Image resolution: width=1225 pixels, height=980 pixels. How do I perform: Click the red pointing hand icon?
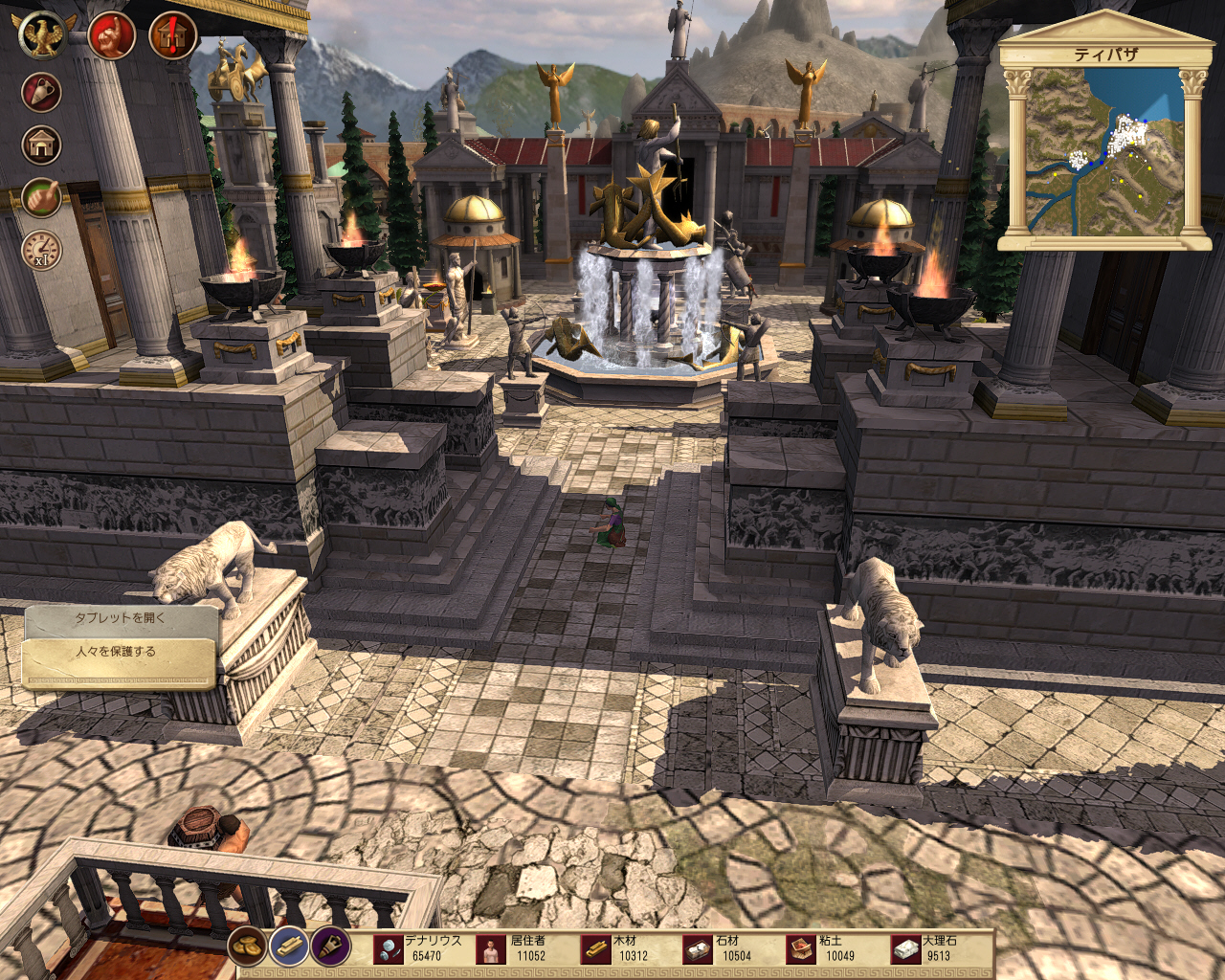click(x=111, y=35)
